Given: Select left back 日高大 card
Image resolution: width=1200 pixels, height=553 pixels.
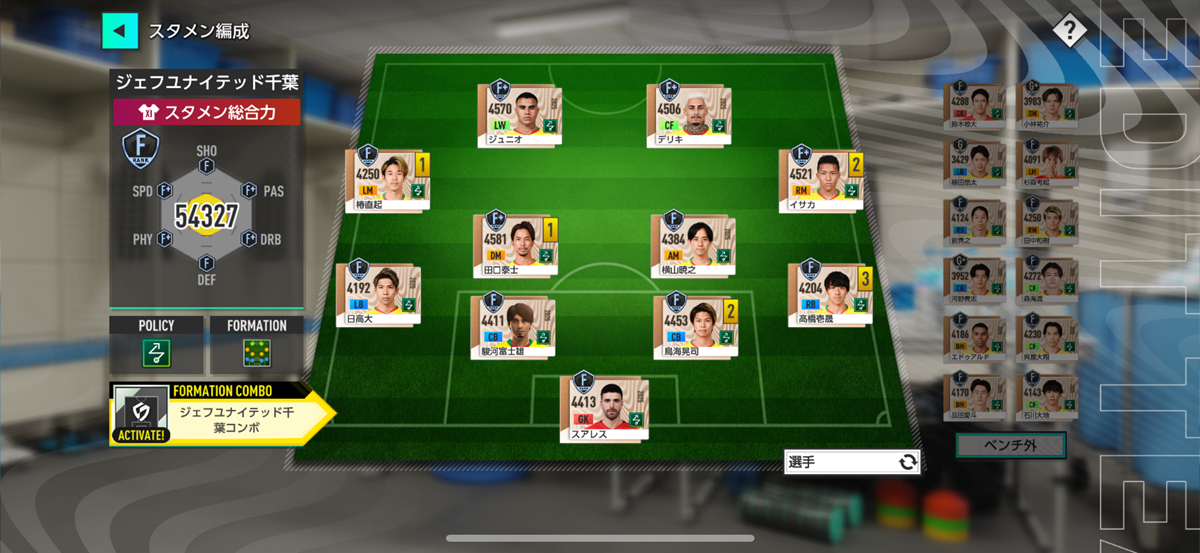Looking at the screenshot, I should 377,295.
